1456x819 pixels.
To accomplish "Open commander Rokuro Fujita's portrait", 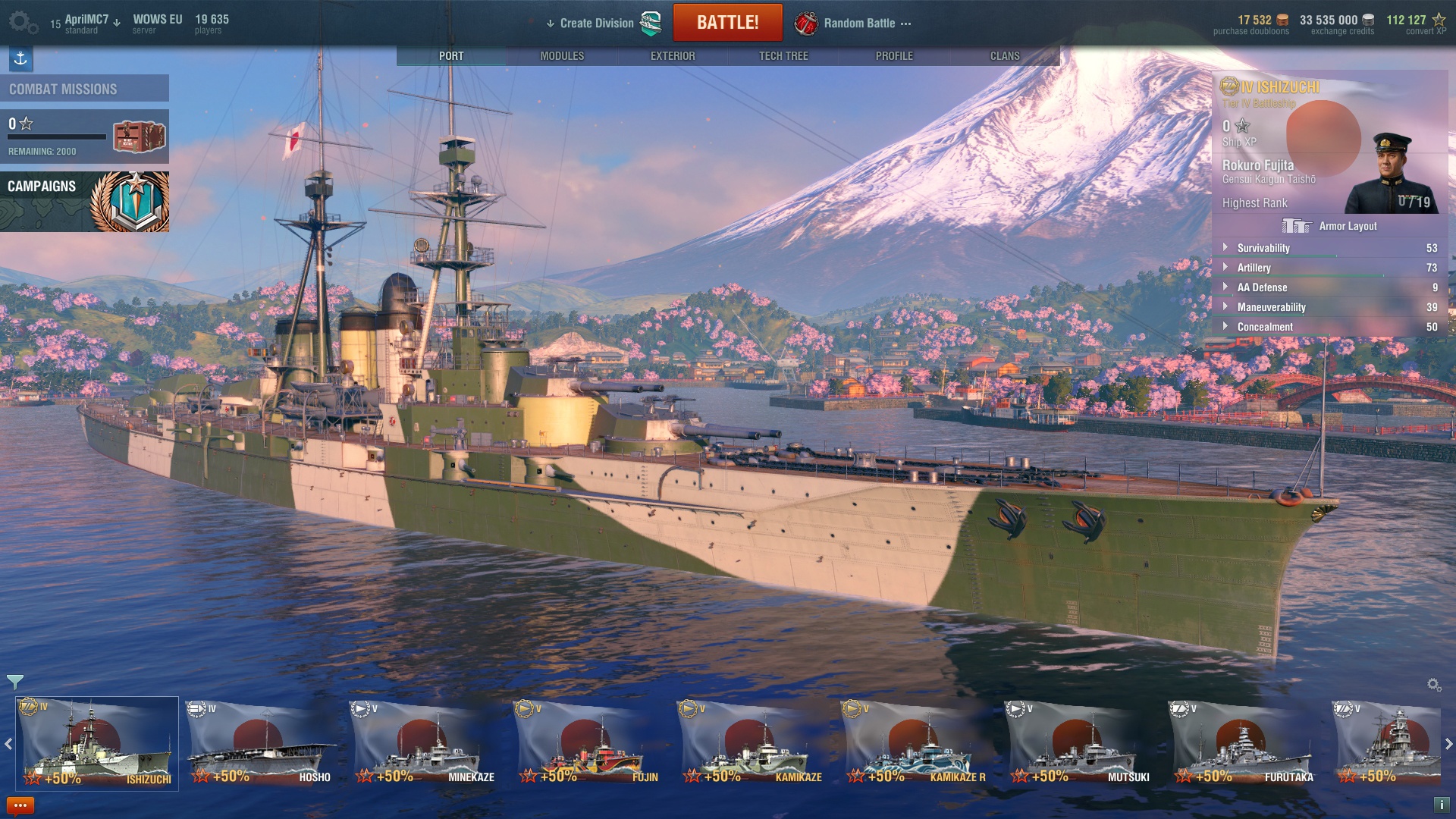I will [x=1391, y=176].
